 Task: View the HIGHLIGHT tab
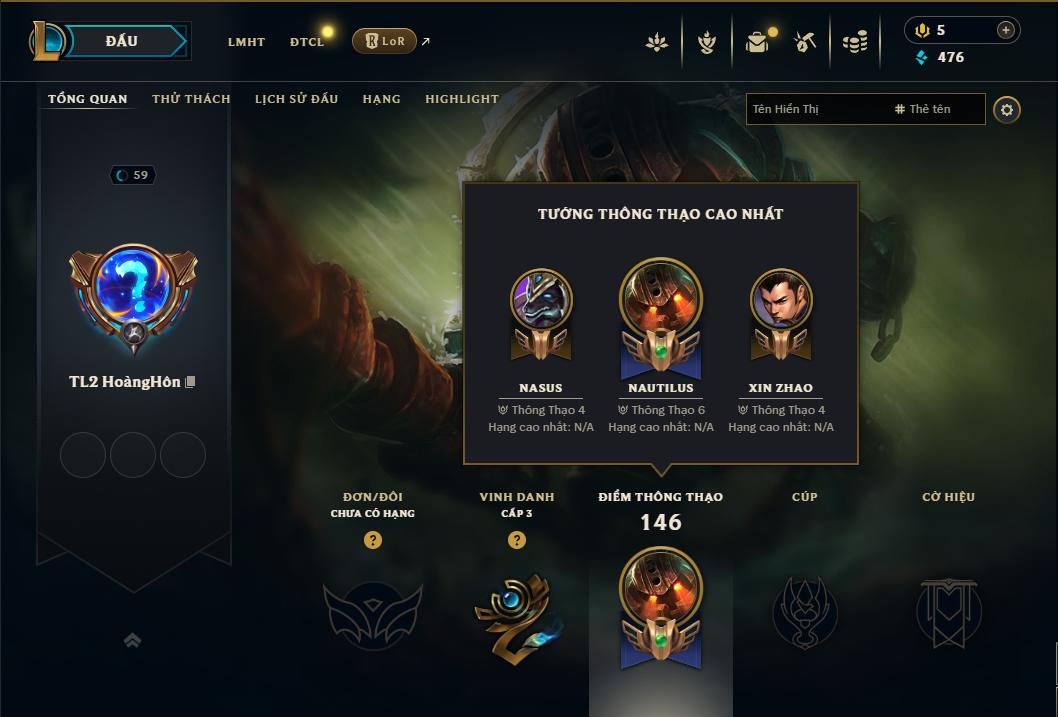pos(461,99)
